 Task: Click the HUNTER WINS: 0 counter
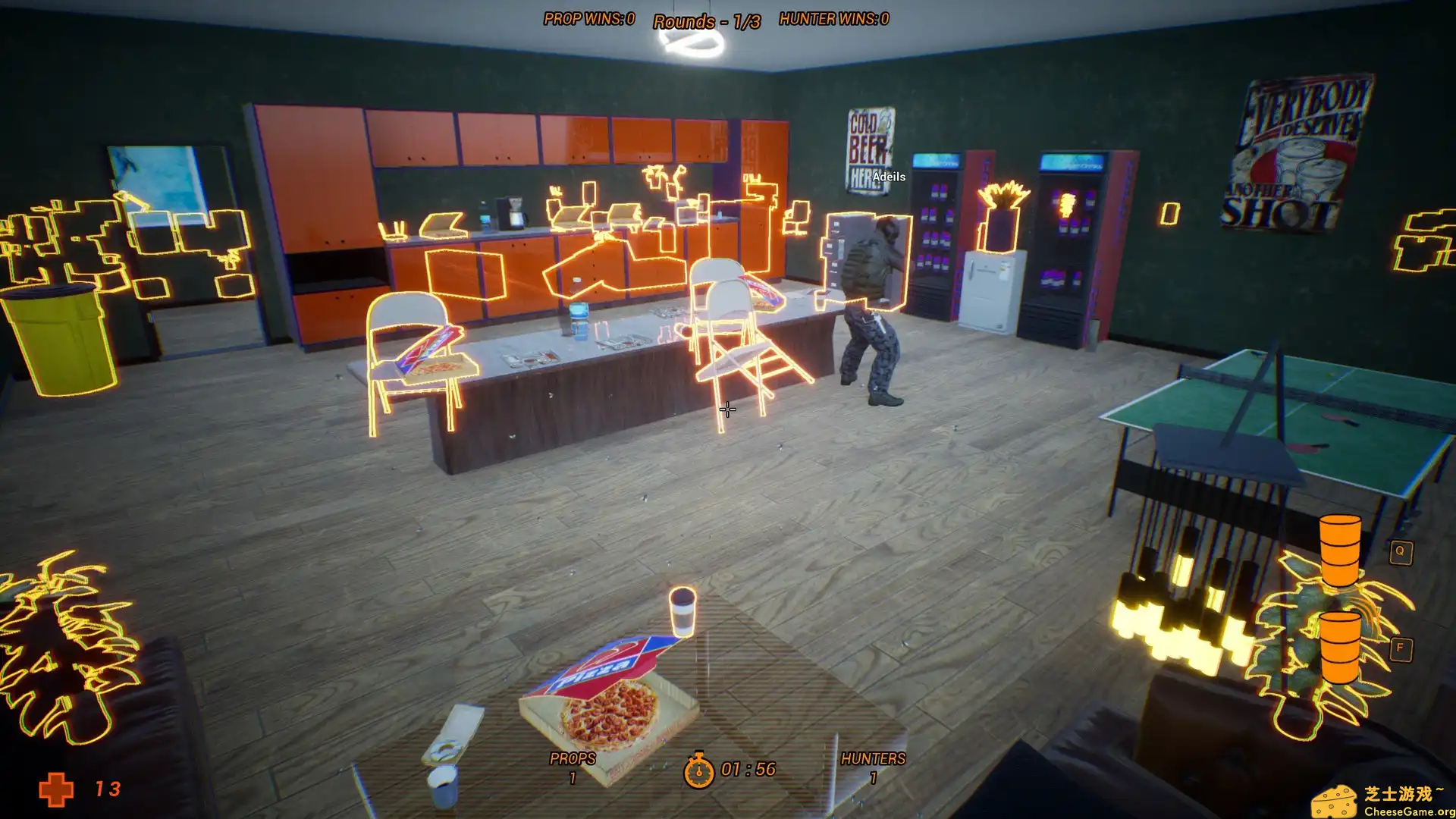833,19
